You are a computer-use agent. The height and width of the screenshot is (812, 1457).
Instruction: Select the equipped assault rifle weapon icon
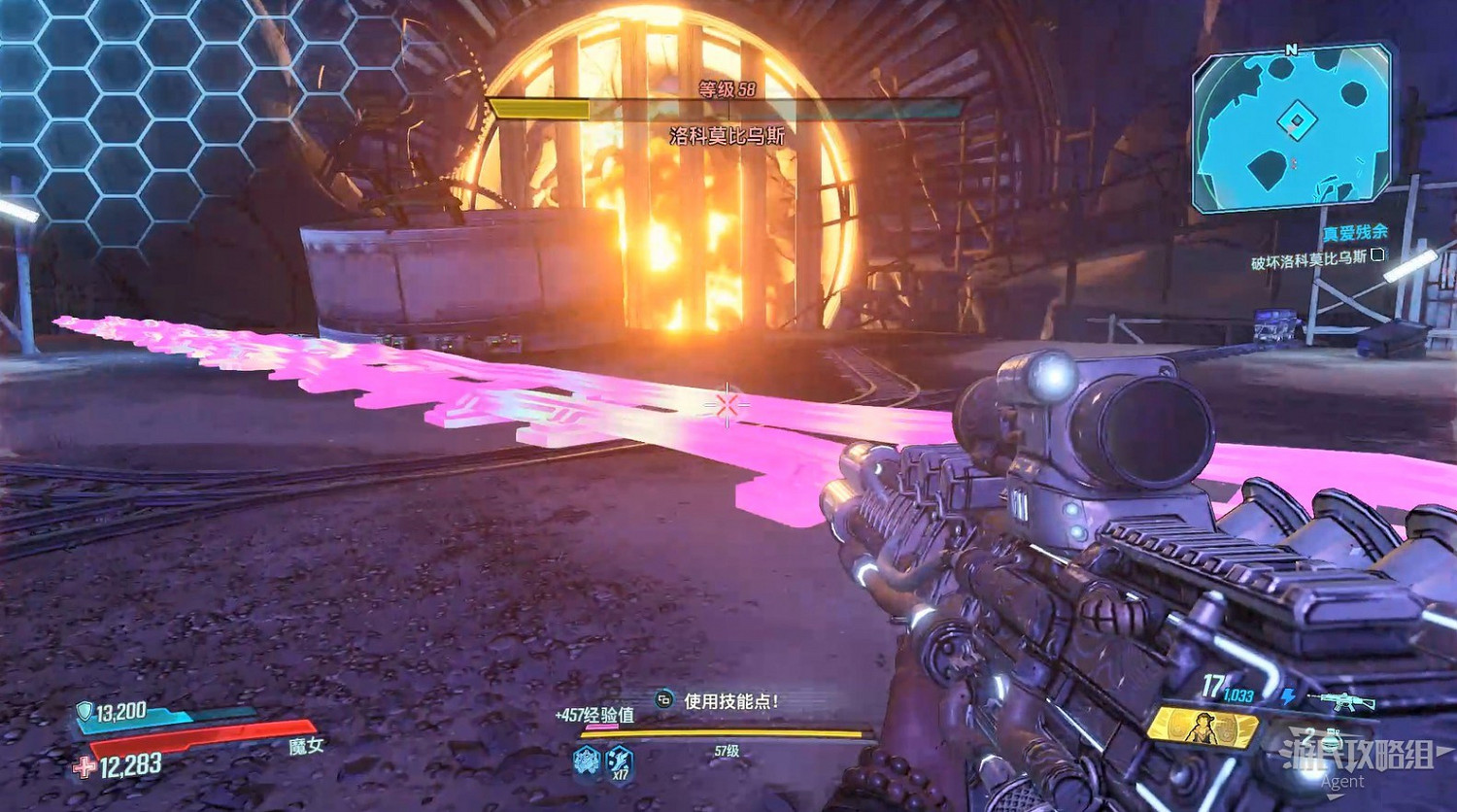(x=1341, y=699)
